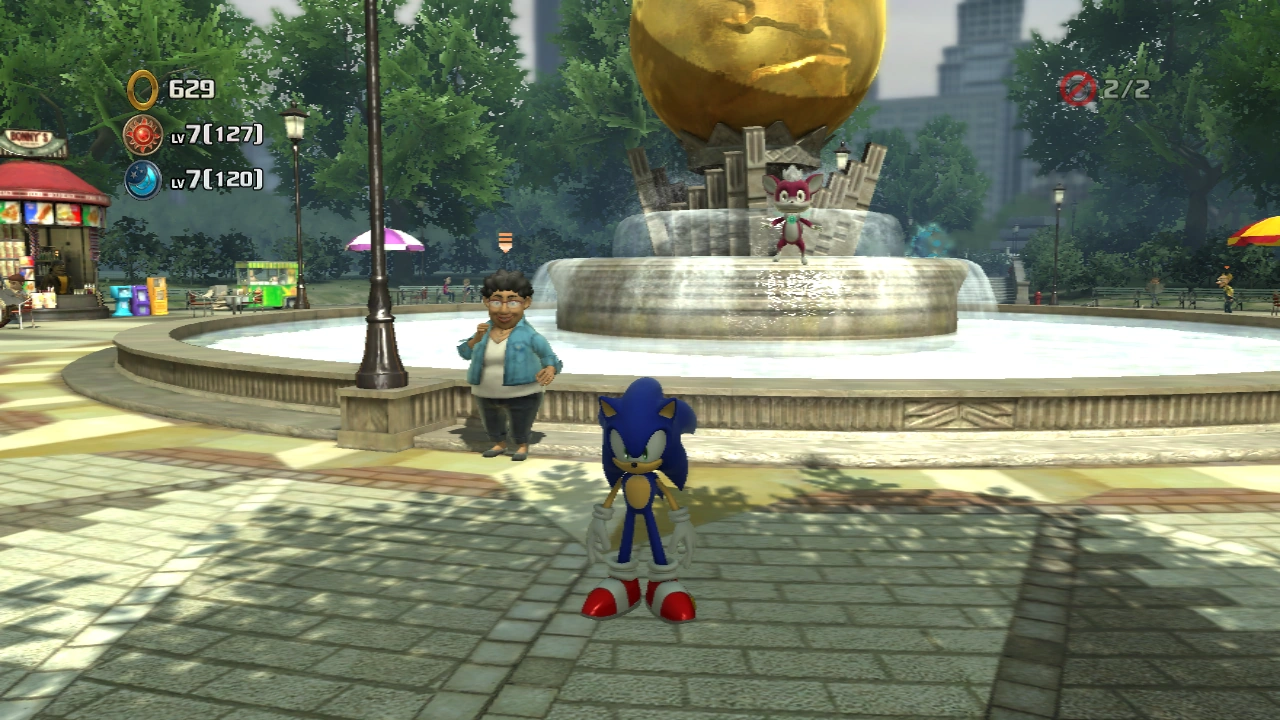
Task: Click the orange marker above the townsperson
Action: [x=505, y=241]
